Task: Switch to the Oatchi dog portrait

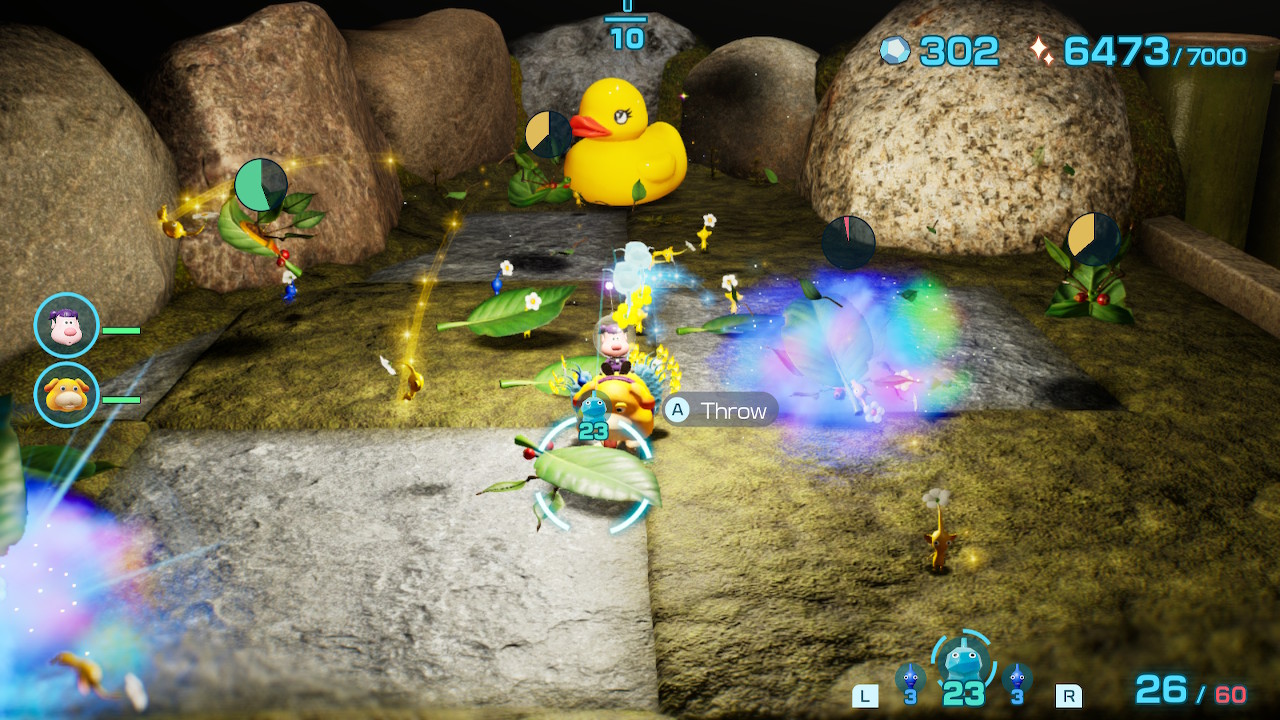Action: 67,395
